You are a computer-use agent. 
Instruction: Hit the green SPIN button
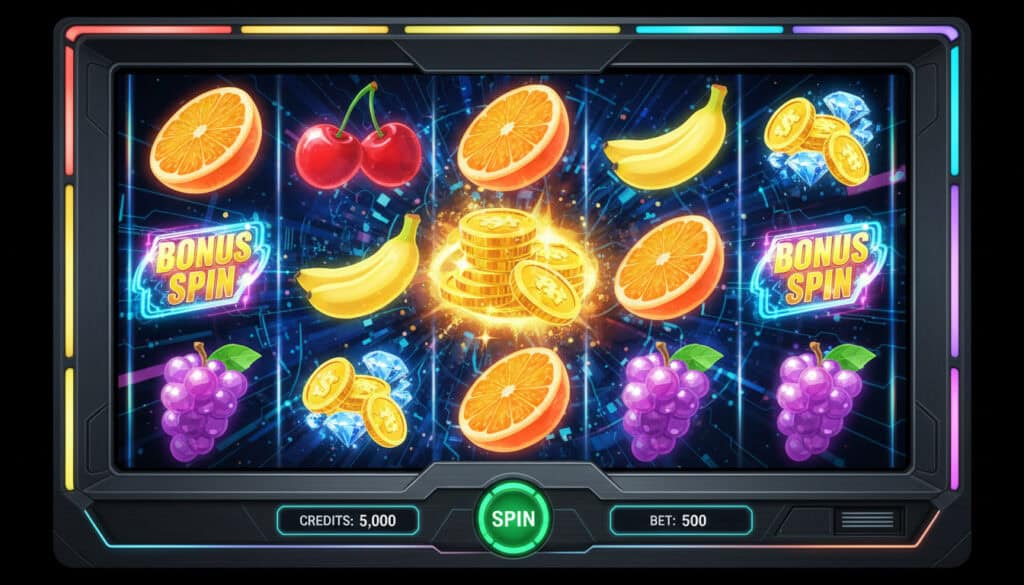(x=512, y=519)
